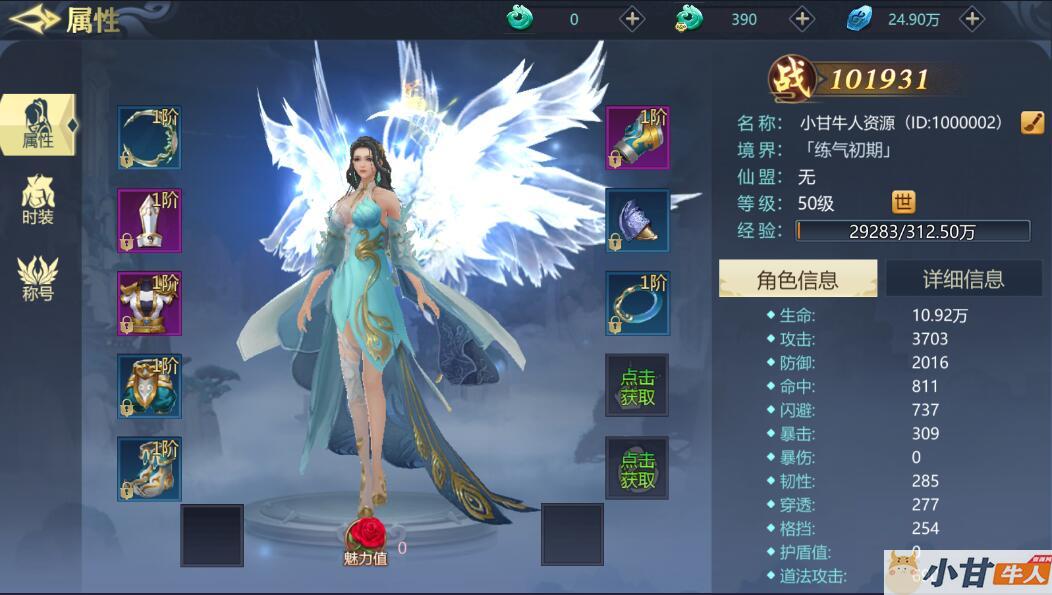The height and width of the screenshot is (595, 1052).
Task: Switch to the 详细信息 tab
Action: tap(963, 279)
